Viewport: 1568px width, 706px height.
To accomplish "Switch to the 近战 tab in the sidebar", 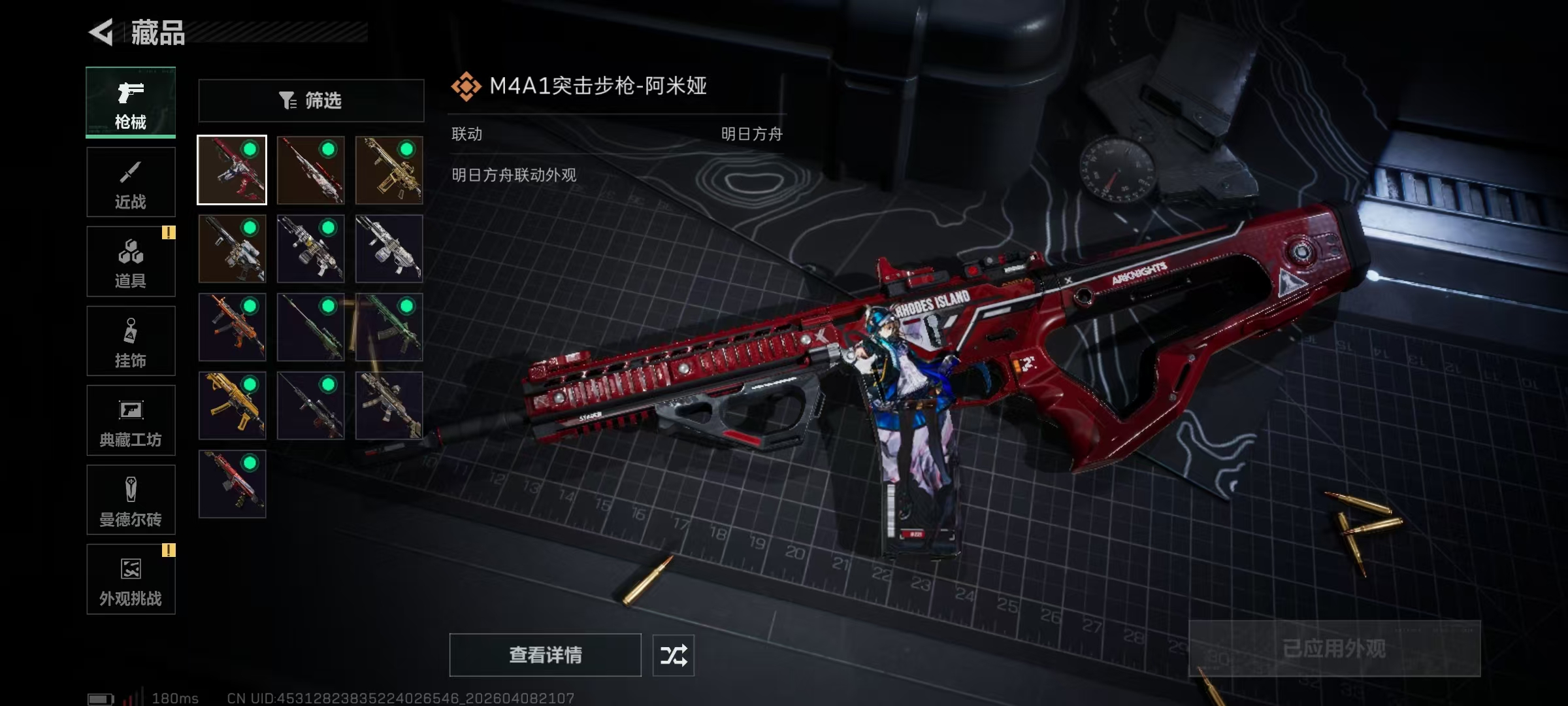I will (131, 182).
